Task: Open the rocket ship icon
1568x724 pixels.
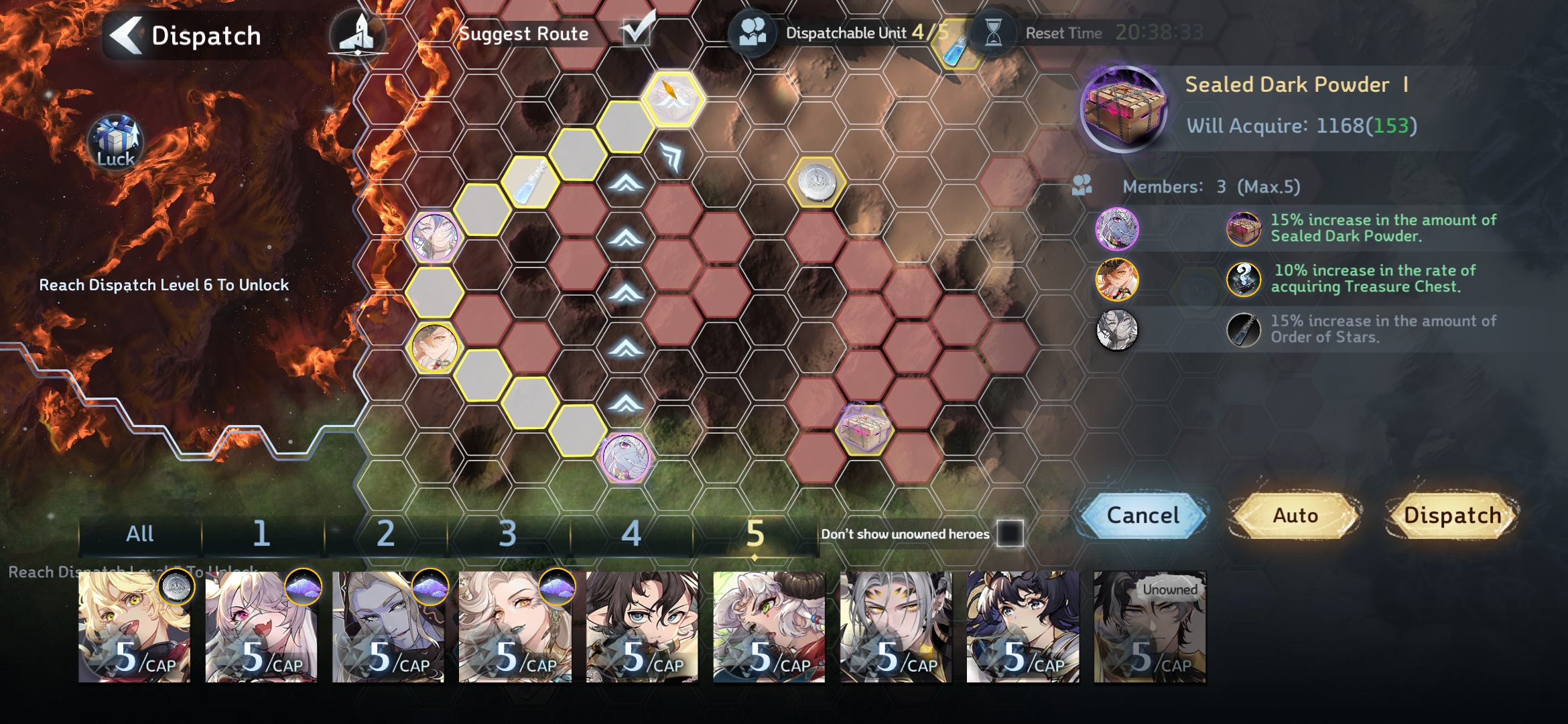Action: tap(358, 34)
